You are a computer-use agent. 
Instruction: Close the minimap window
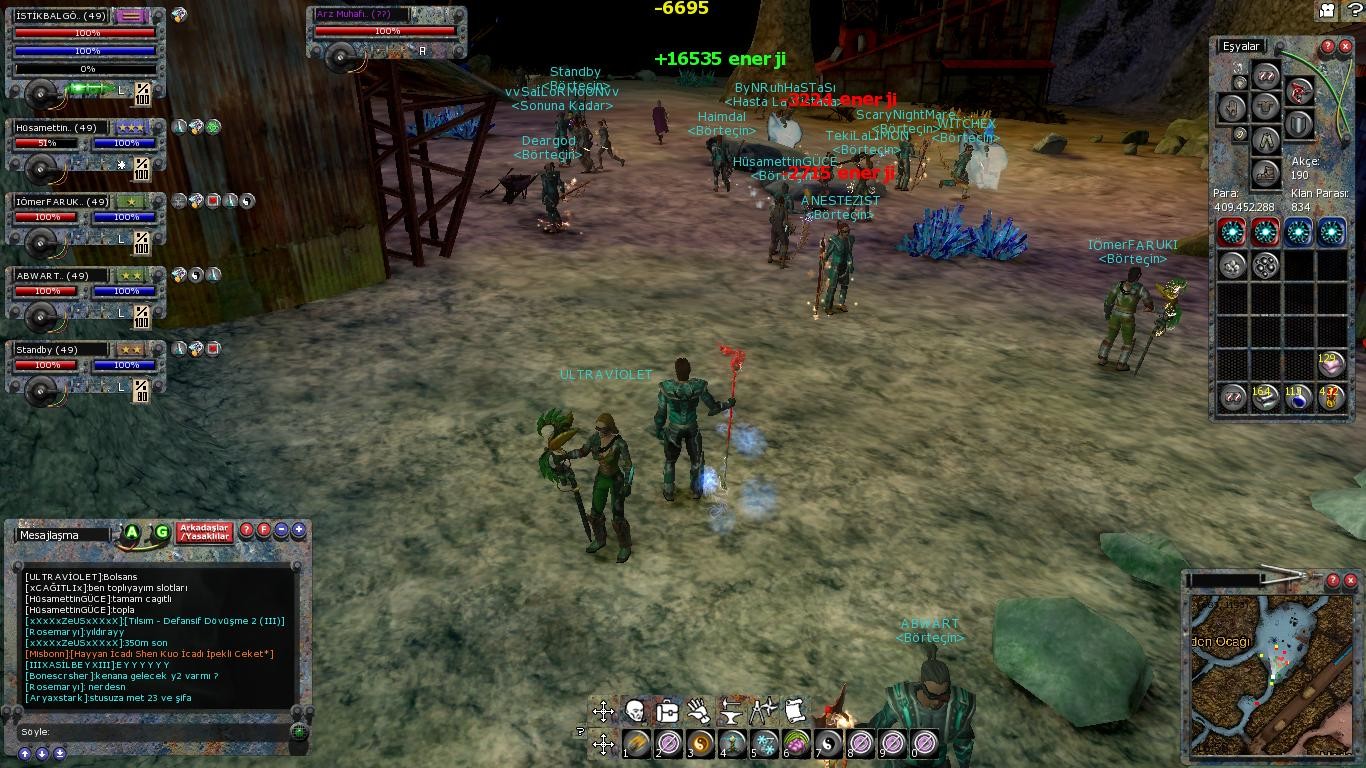(1350, 580)
